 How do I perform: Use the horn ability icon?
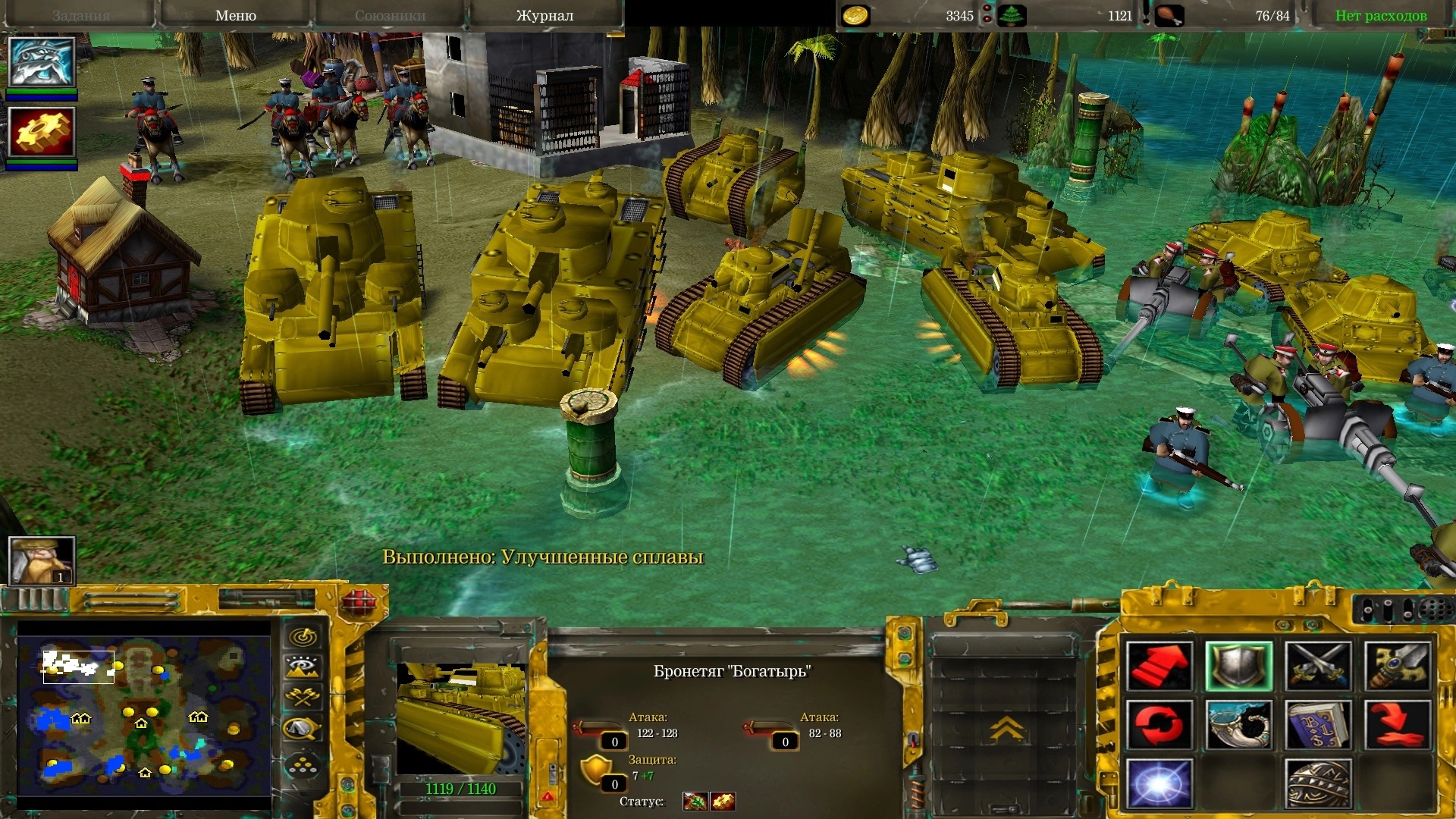pyautogui.click(x=1239, y=724)
